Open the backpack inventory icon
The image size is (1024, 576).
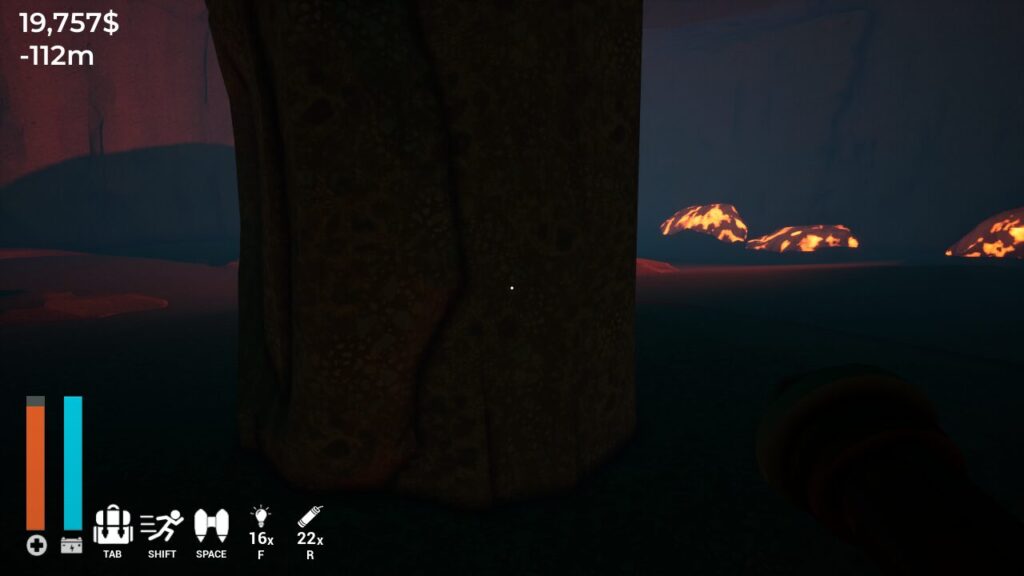(113, 525)
